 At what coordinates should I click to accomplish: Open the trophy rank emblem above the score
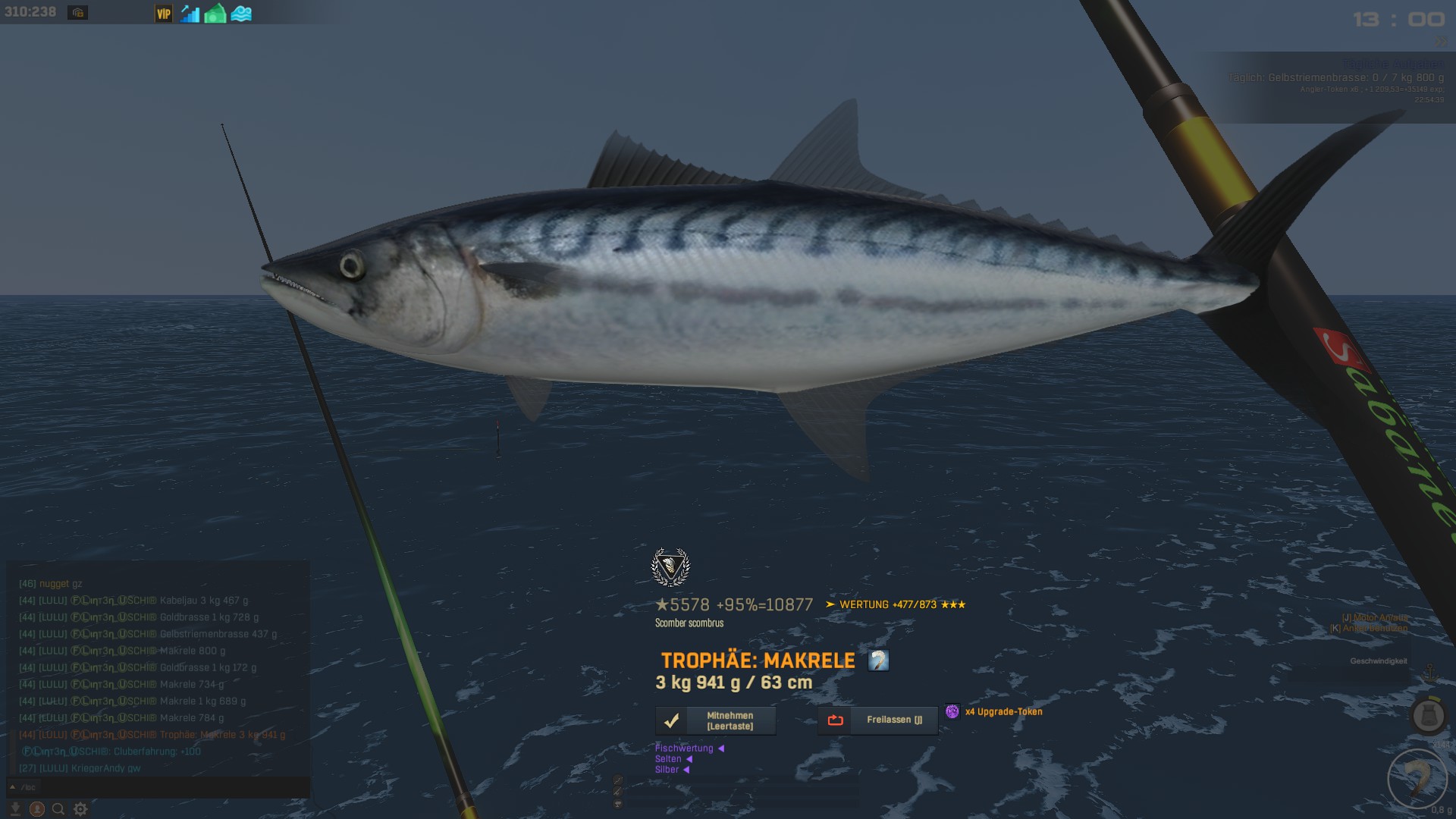click(670, 567)
